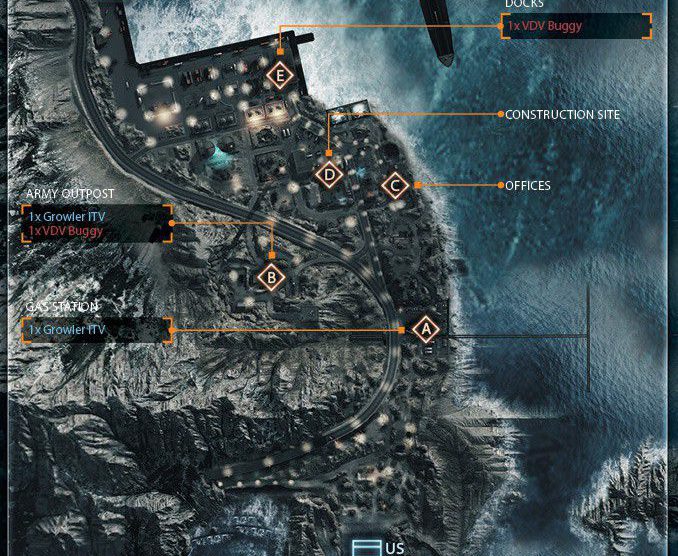Select the Gas Station Growler ITV box
Screen dimensions: 678x556
[x=96, y=329]
